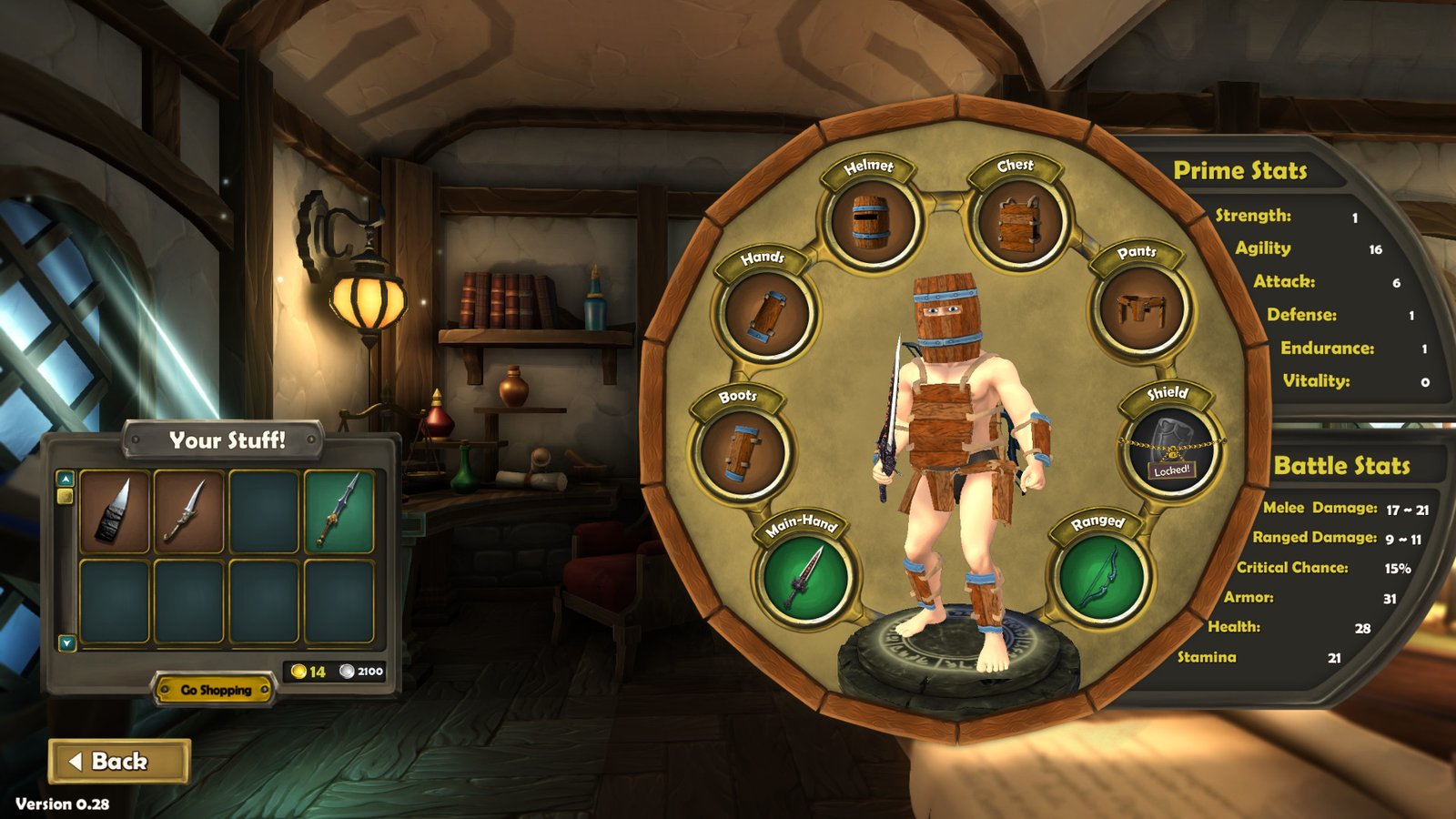Pick the curved silver dagger in inventory
Viewport: 1456px width, 819px height.
[189, 511]
